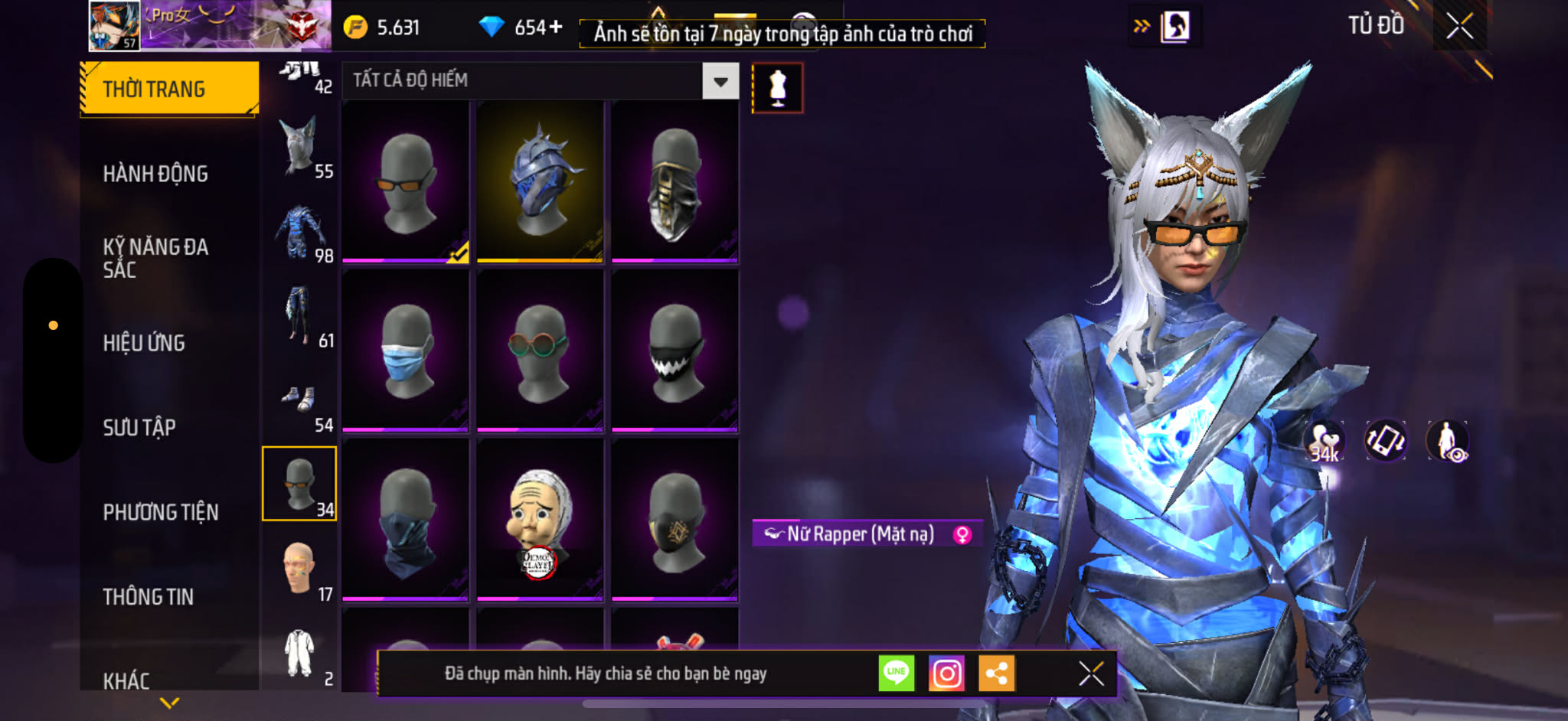Image resolution: width=1568 pixels, height=721 pixels.
Task: Choose the blue surgical mask item
Action: [x=405, y=351]
